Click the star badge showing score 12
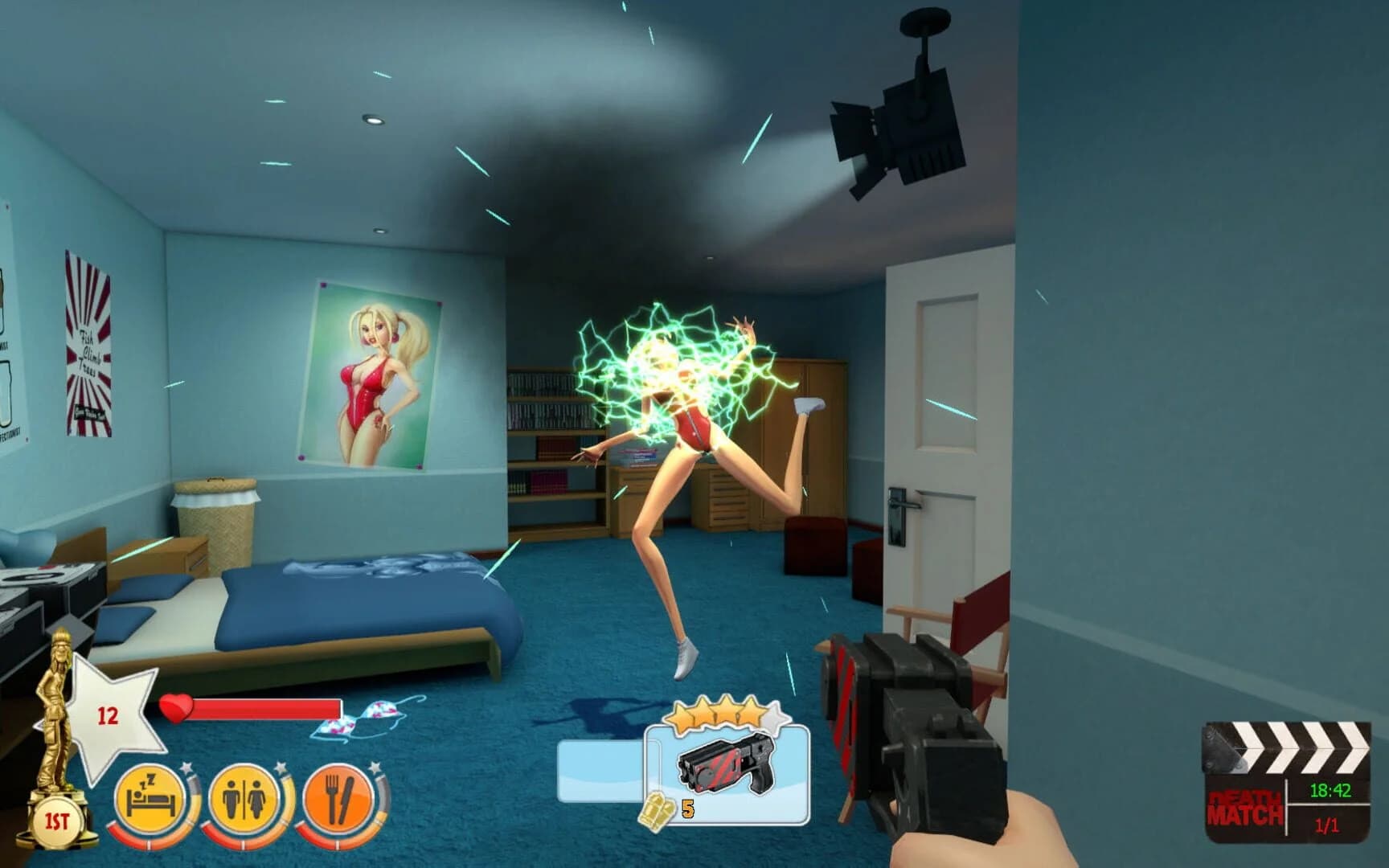Viewport: 1389px width, 868px height. pos(114,715)
